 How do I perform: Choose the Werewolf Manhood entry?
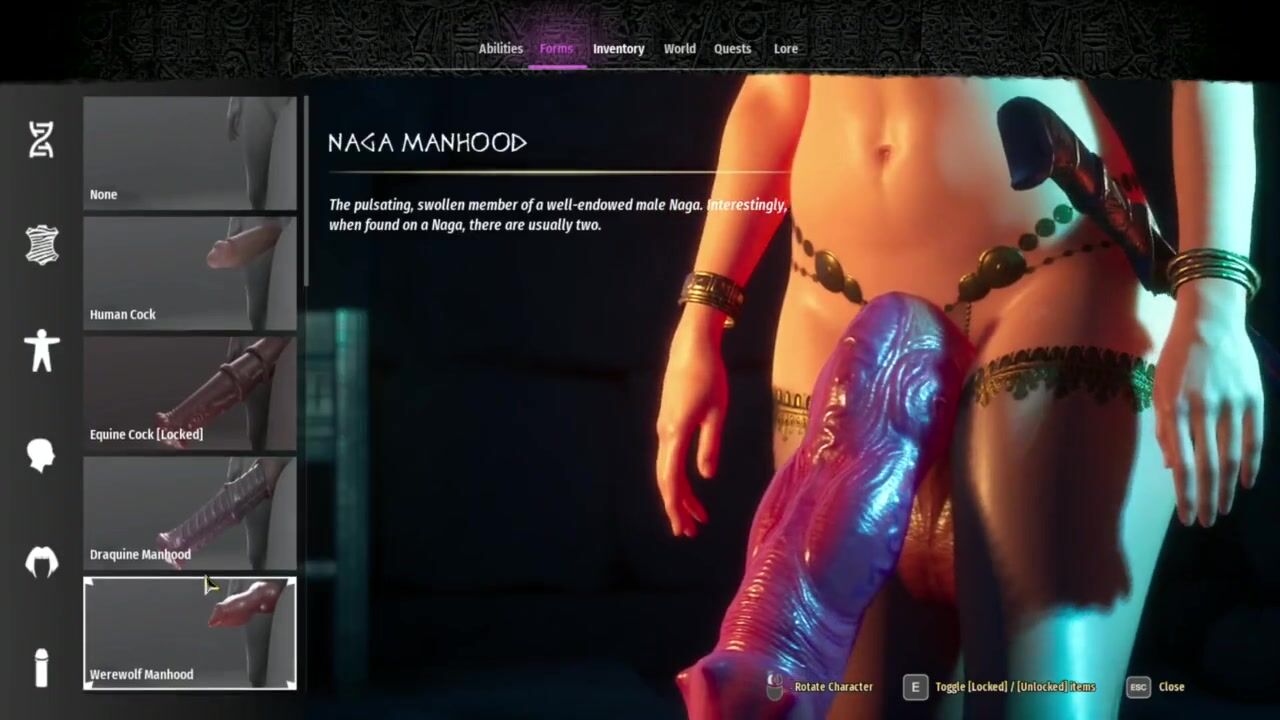click(189, 633)
